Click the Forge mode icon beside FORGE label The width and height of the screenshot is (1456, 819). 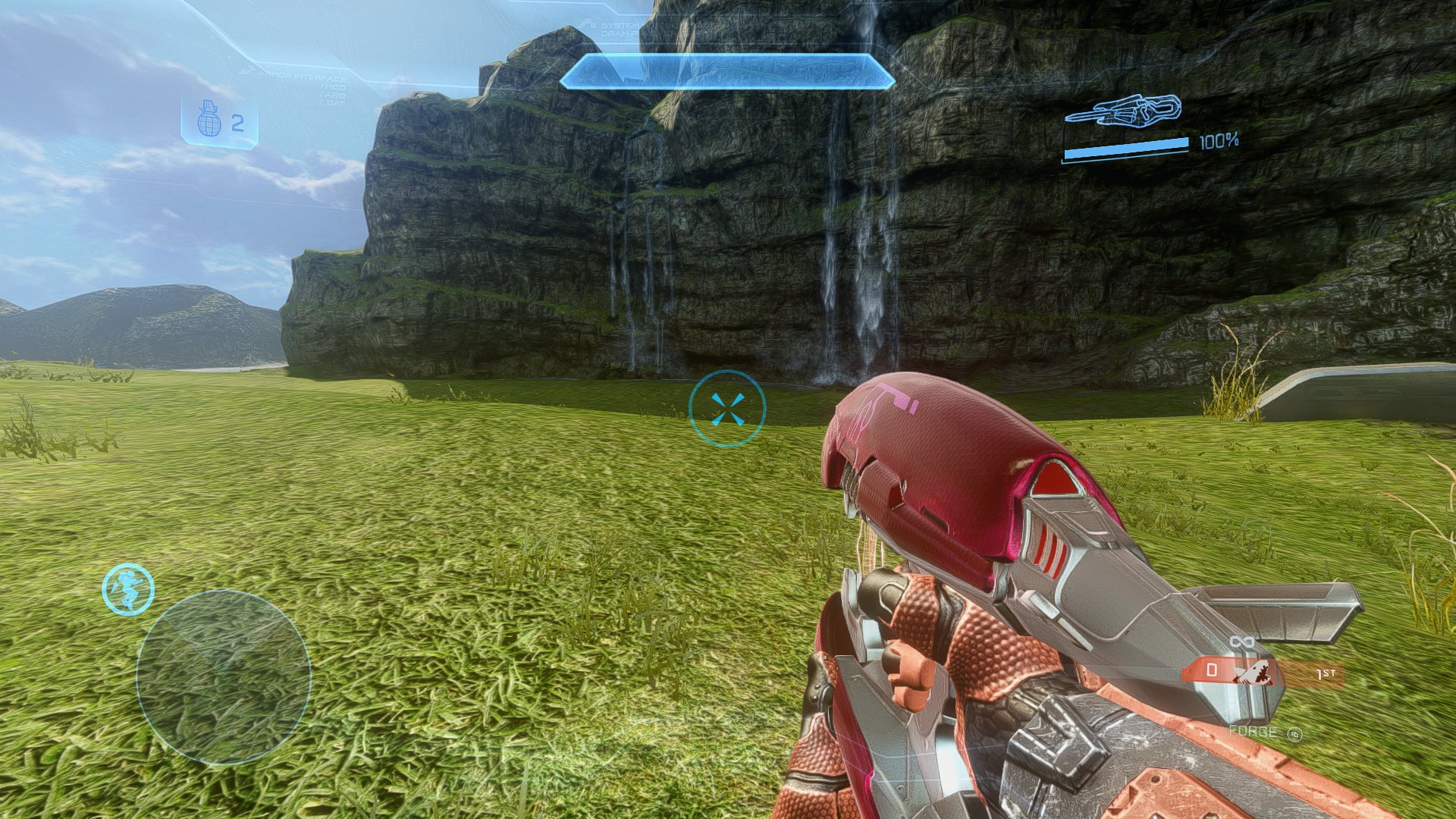[x=1294, y=734]
